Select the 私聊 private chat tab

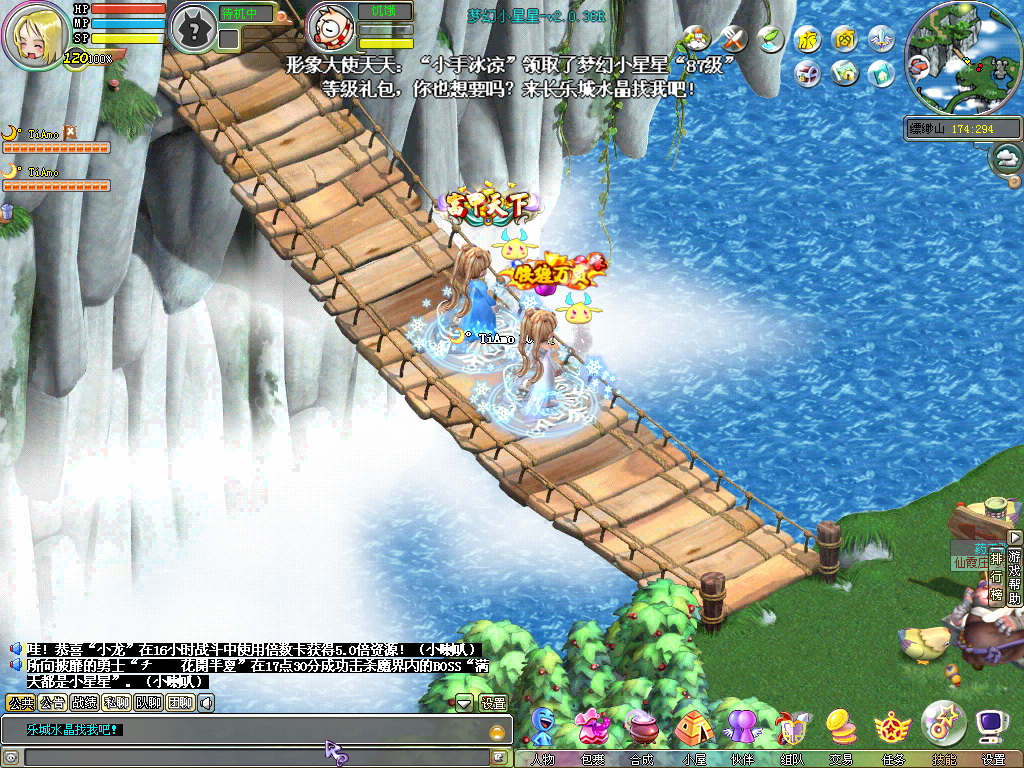point(116,703)
